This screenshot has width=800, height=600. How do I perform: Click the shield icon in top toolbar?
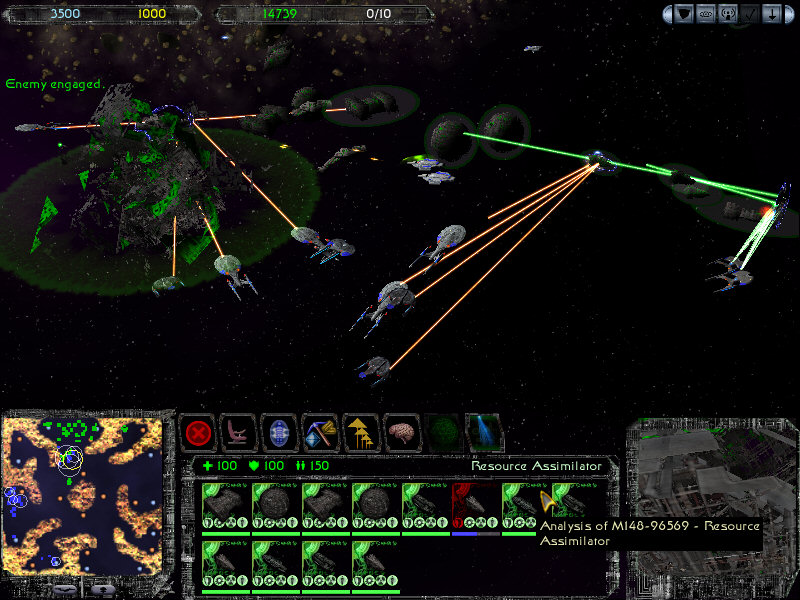[x=684, y=14]
